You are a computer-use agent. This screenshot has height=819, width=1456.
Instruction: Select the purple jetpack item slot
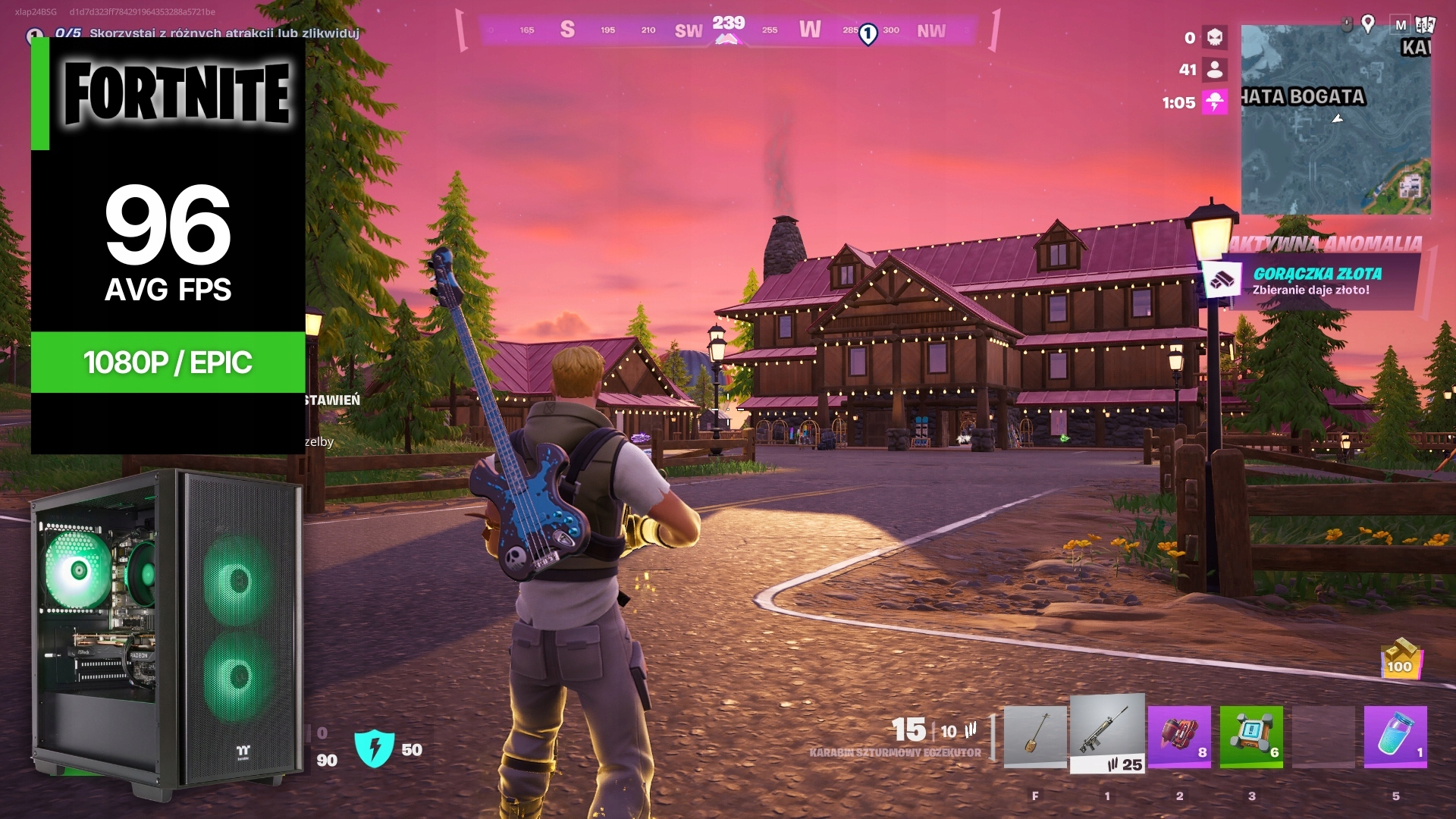point(1179,736)
